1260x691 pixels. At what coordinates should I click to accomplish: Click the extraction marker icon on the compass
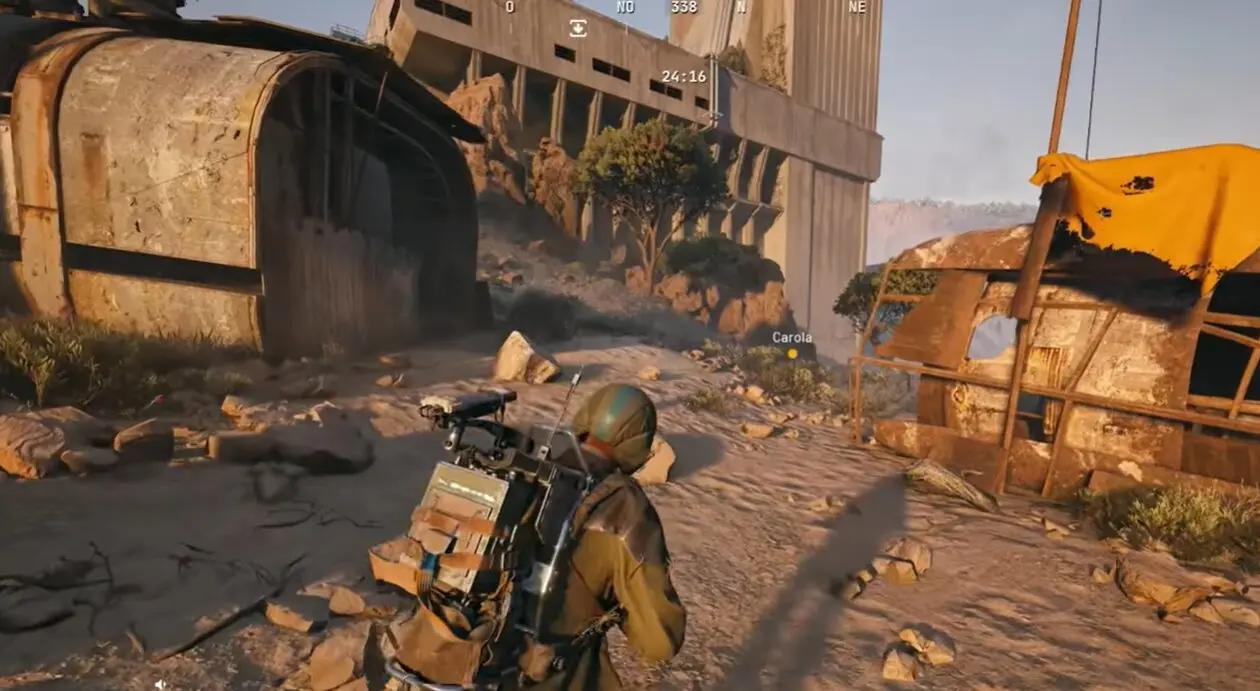[x=578, y=28]
